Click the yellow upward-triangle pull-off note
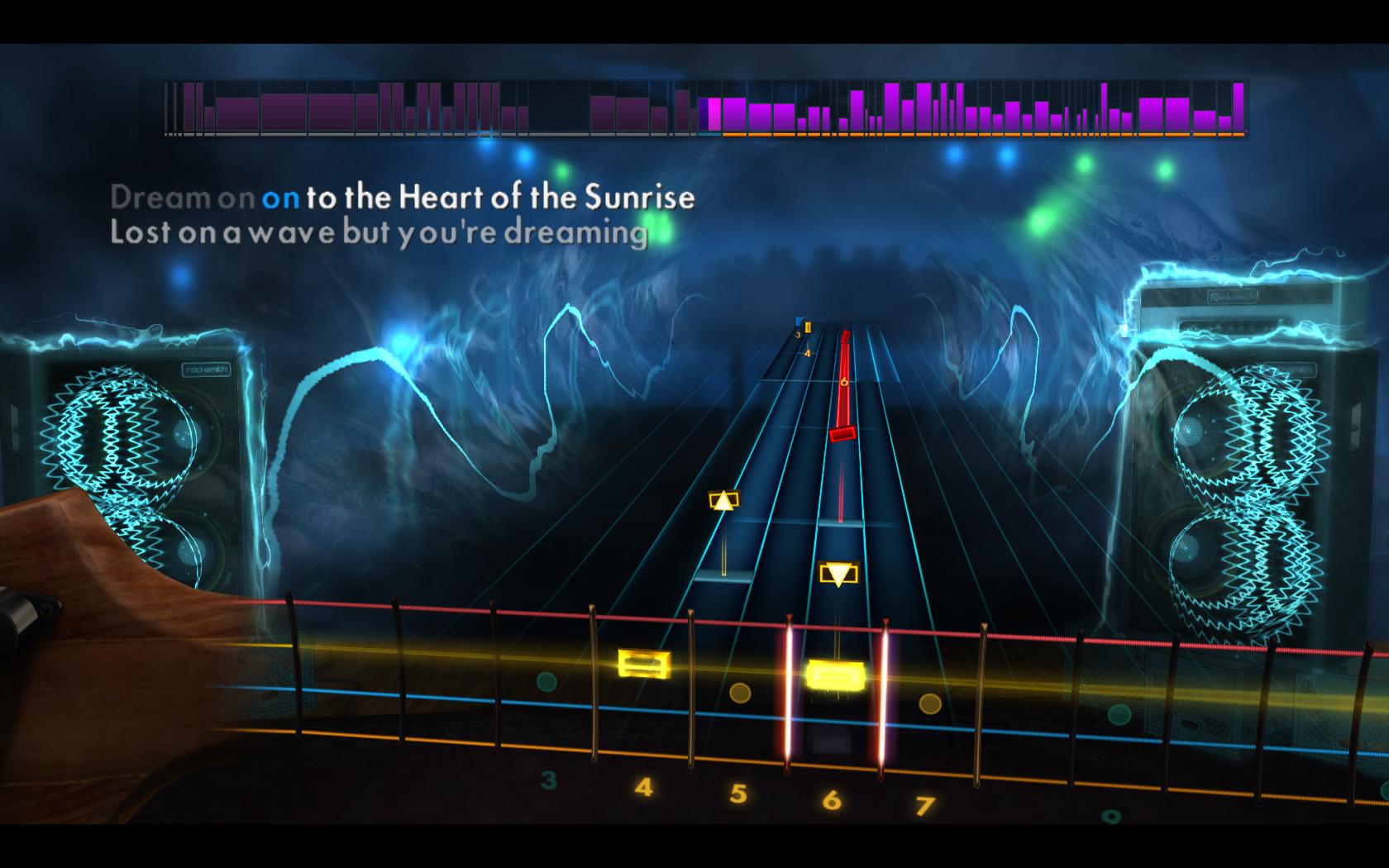This screenshot has width=1389, height=868. point(723,501)
